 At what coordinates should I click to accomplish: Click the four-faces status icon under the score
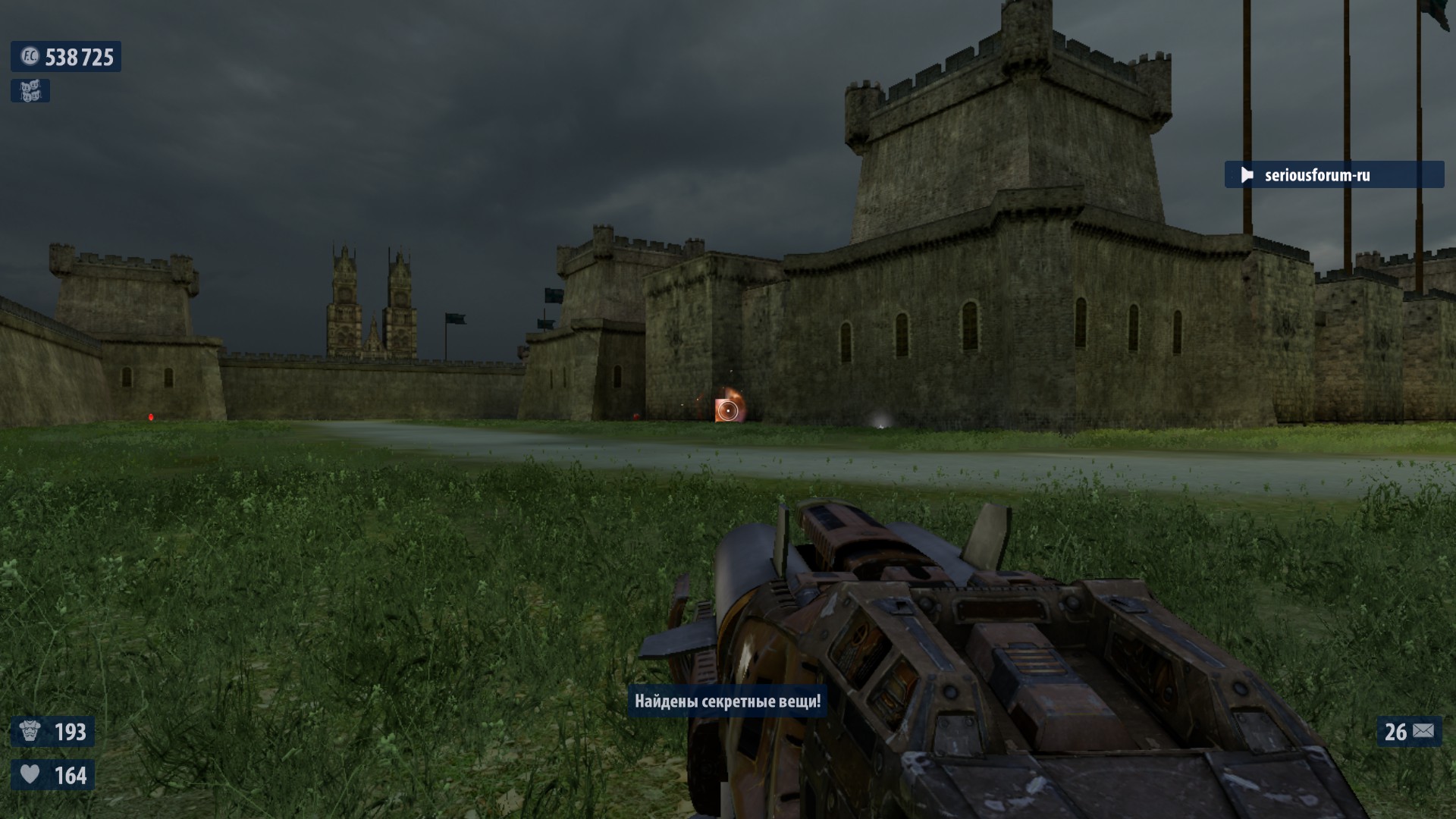tap(30, 91)
